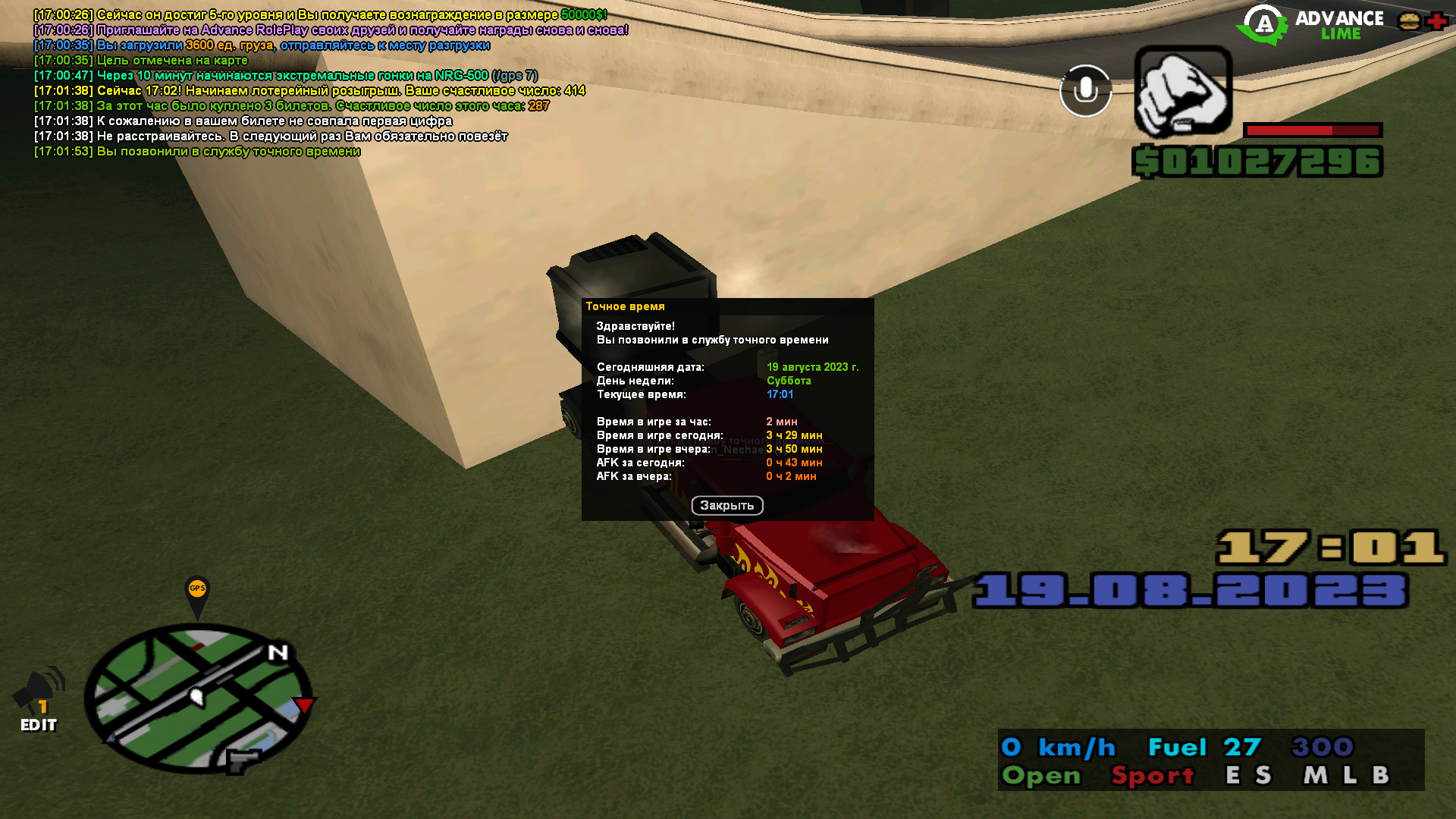
Task: Click the burger hunger icon
Action: [x=1410, y=20]
